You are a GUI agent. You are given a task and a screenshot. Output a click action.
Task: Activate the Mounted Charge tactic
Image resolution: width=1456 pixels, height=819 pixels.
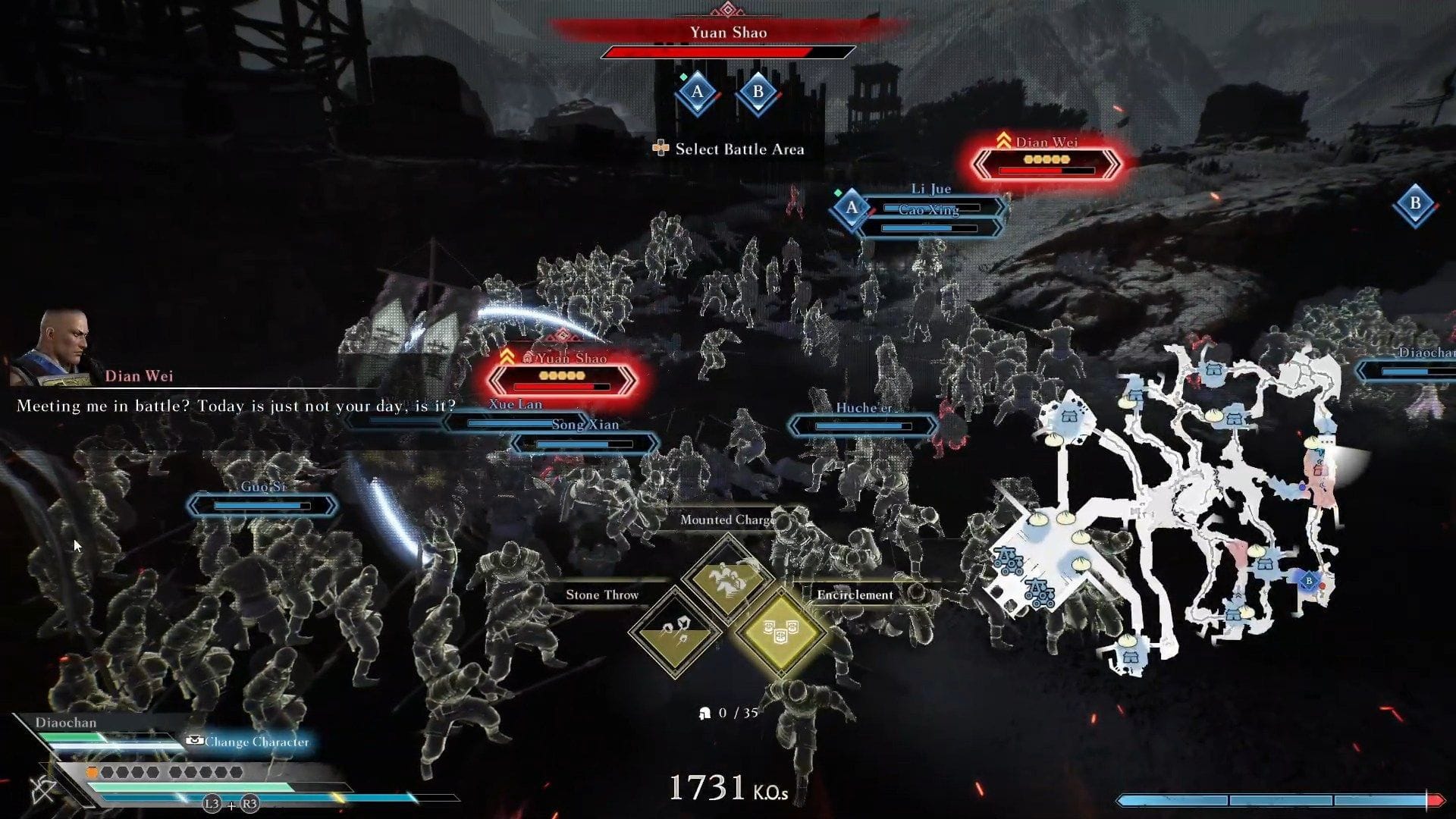(x=727, y=579)
